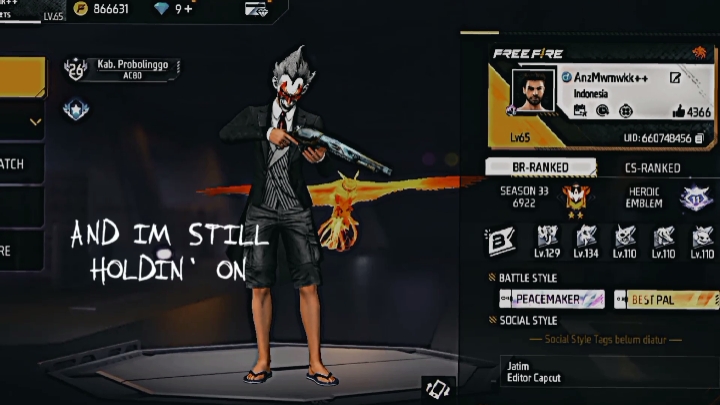
Task: Open the Kab. Probolinggo region banner
Action: point(120,68)
